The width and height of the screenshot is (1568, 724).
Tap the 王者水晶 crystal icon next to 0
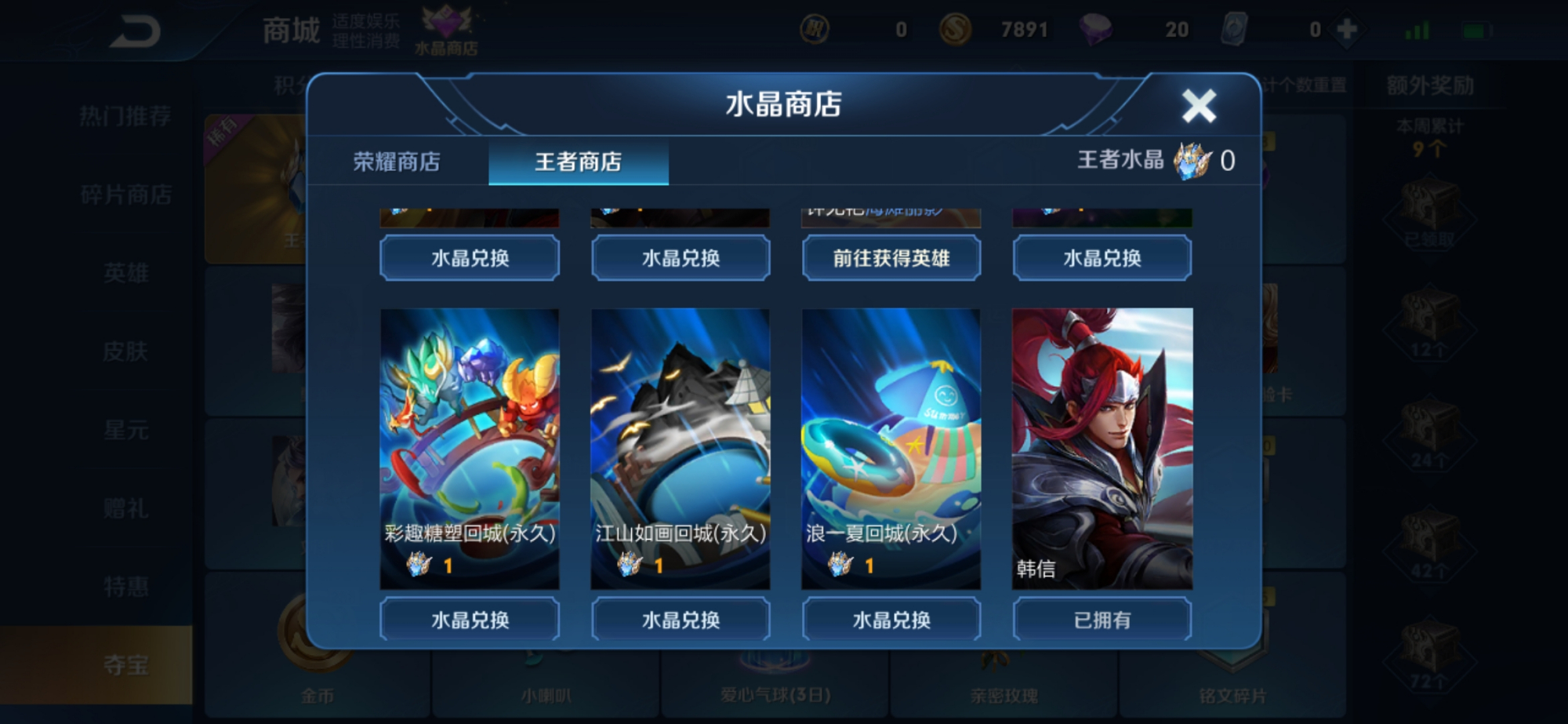point(1190,161)
